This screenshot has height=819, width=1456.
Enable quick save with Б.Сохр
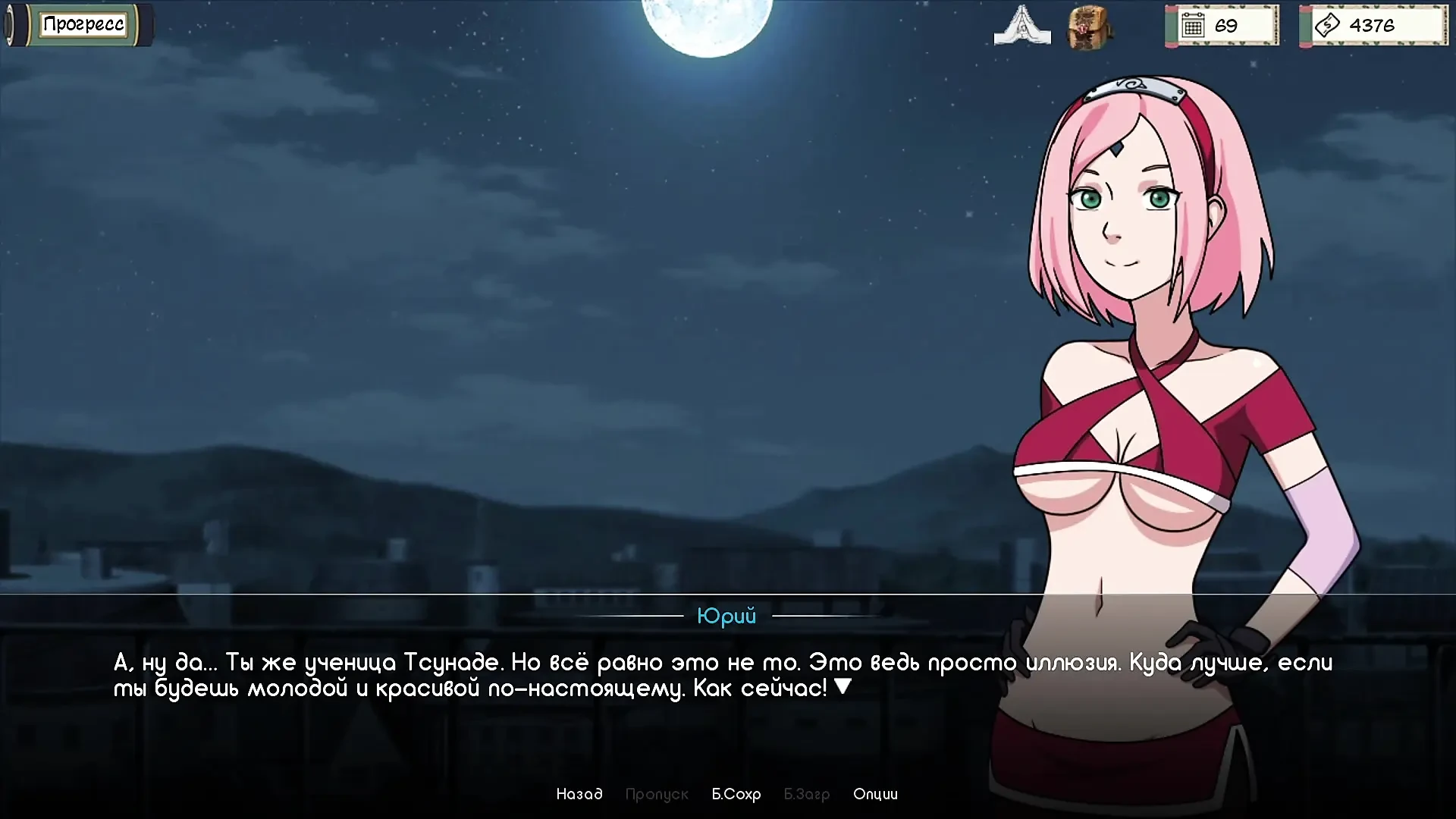tap(736, 794)
